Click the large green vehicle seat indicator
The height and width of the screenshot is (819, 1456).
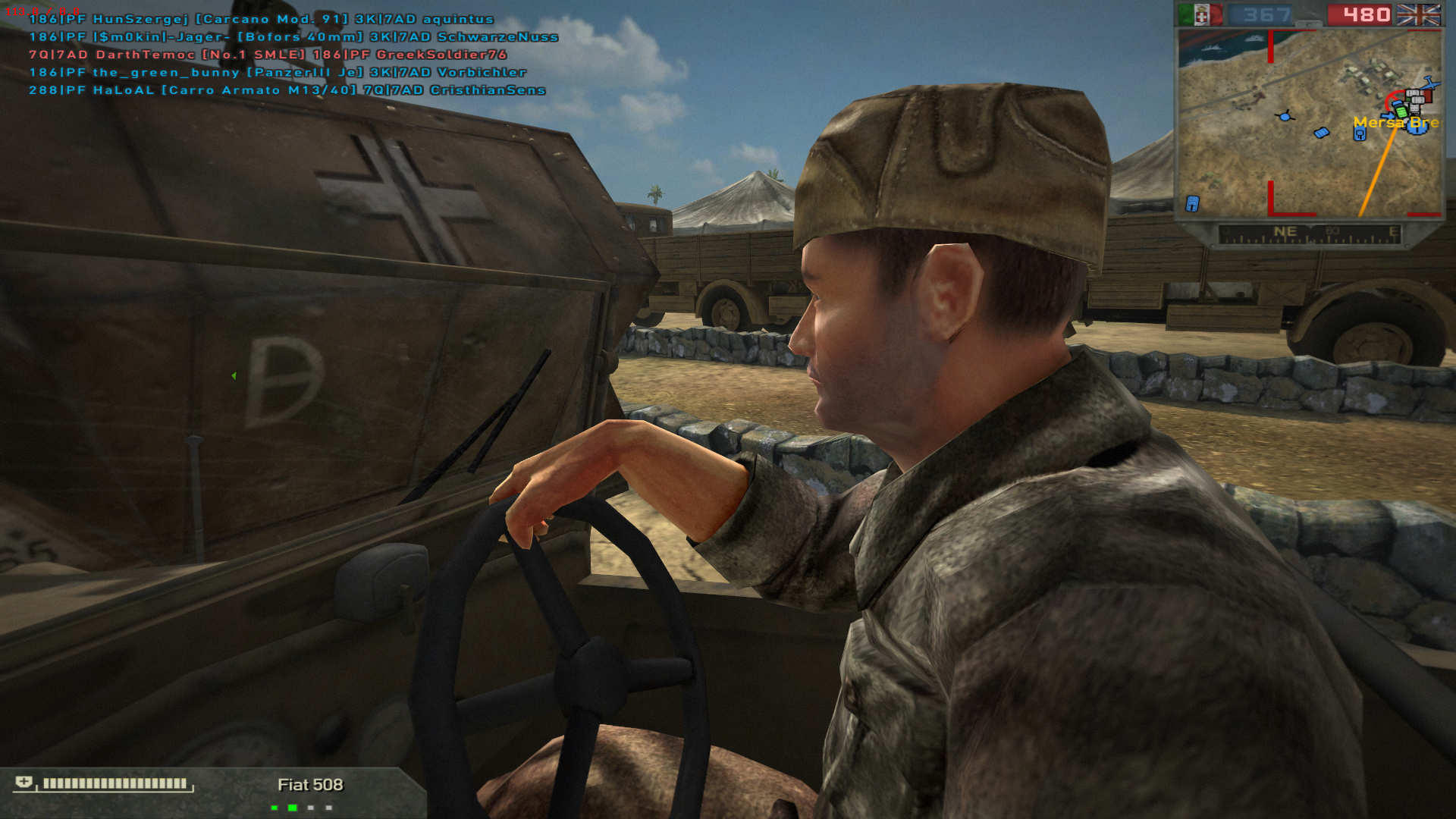pyautogui.click(x=292, y=808)
